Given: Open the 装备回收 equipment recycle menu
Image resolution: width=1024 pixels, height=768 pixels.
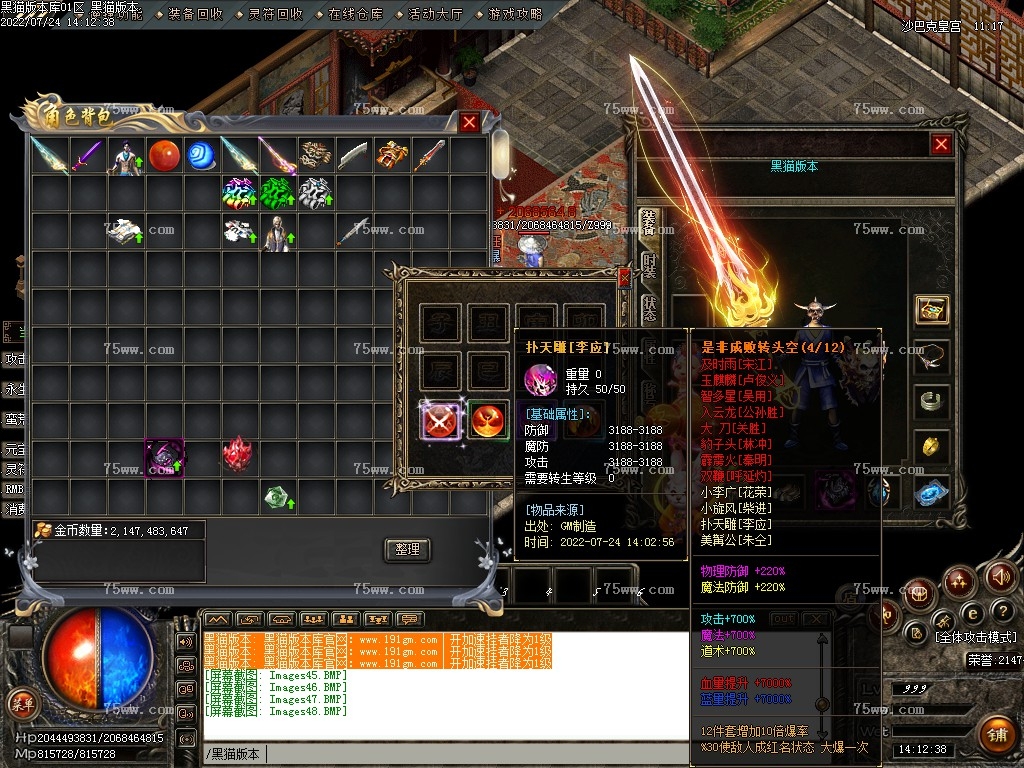Looking at the screenshot, I should click(x=195, y=14).
